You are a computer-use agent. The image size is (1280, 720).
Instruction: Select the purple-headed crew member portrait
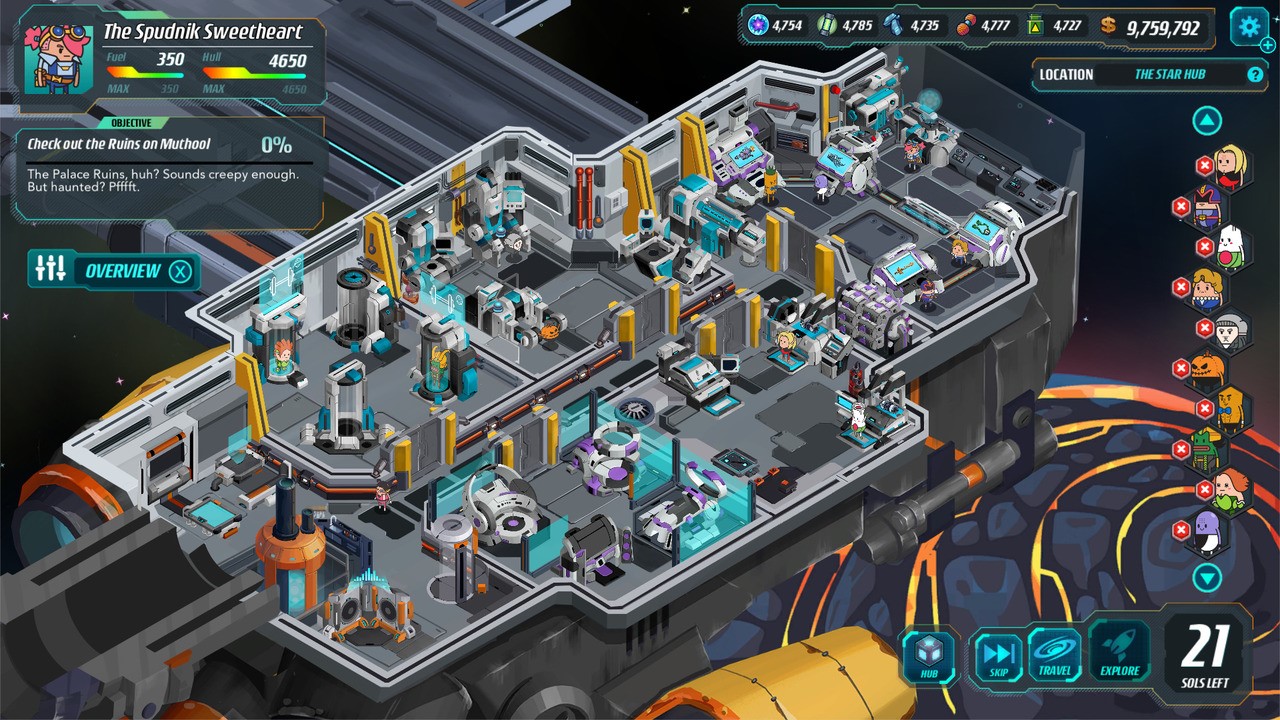[1208, 530]
